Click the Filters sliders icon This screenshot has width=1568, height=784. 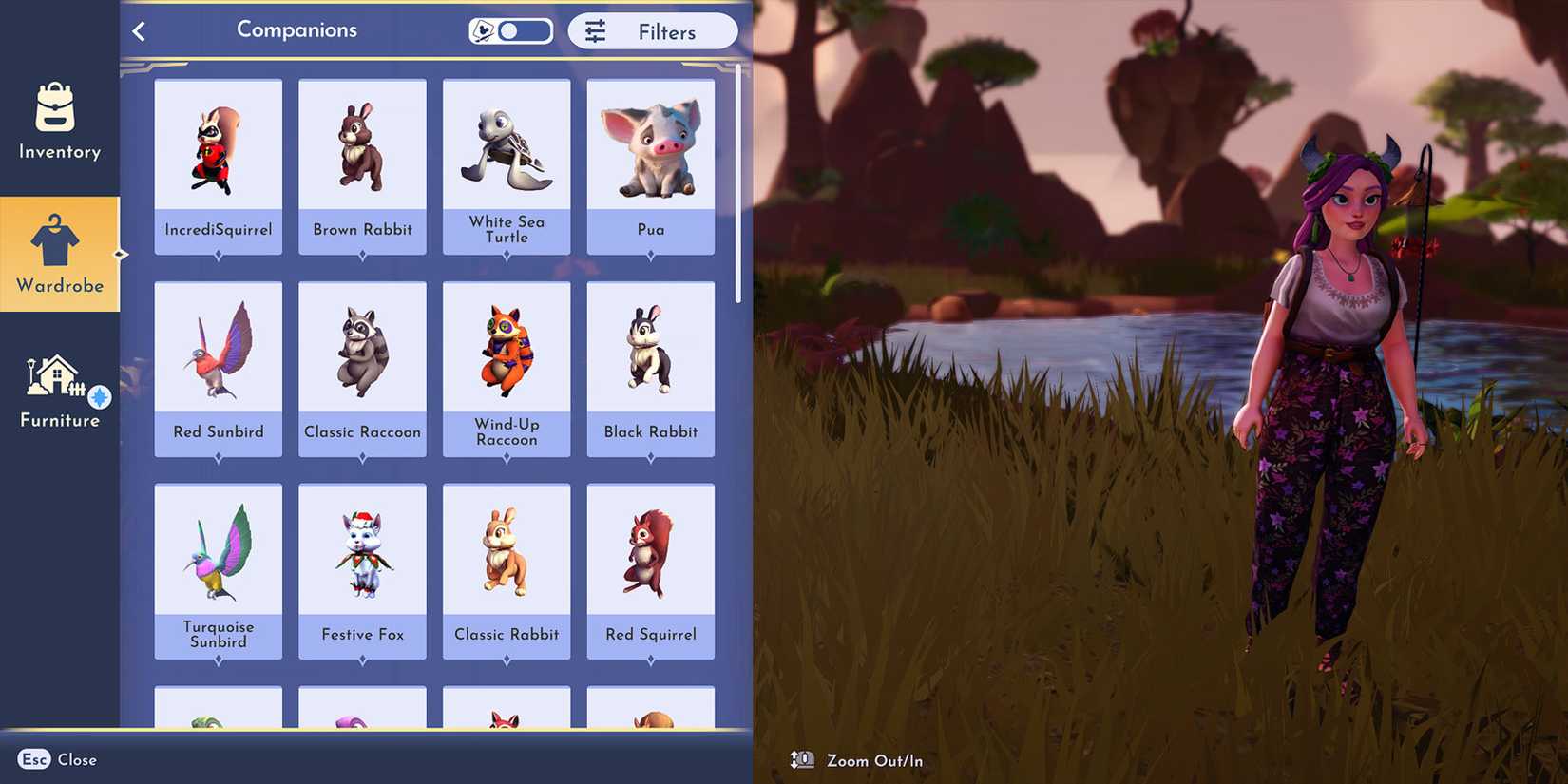(595, 30)
